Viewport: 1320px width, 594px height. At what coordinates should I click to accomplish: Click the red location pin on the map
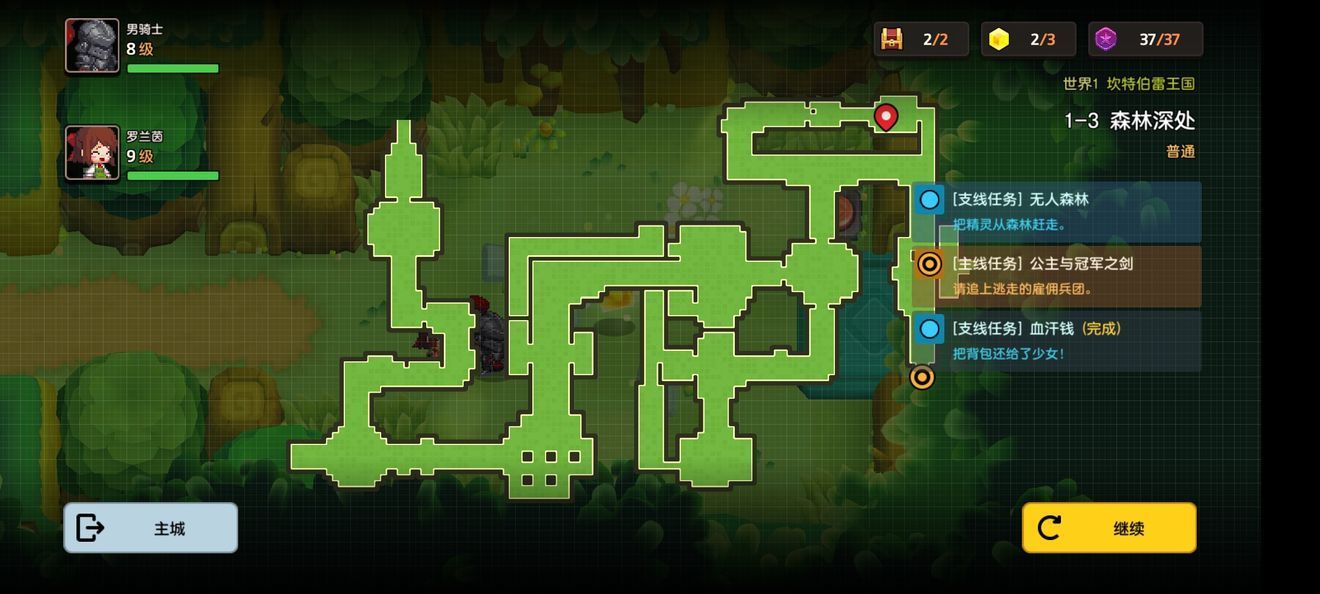click(885, 118)
